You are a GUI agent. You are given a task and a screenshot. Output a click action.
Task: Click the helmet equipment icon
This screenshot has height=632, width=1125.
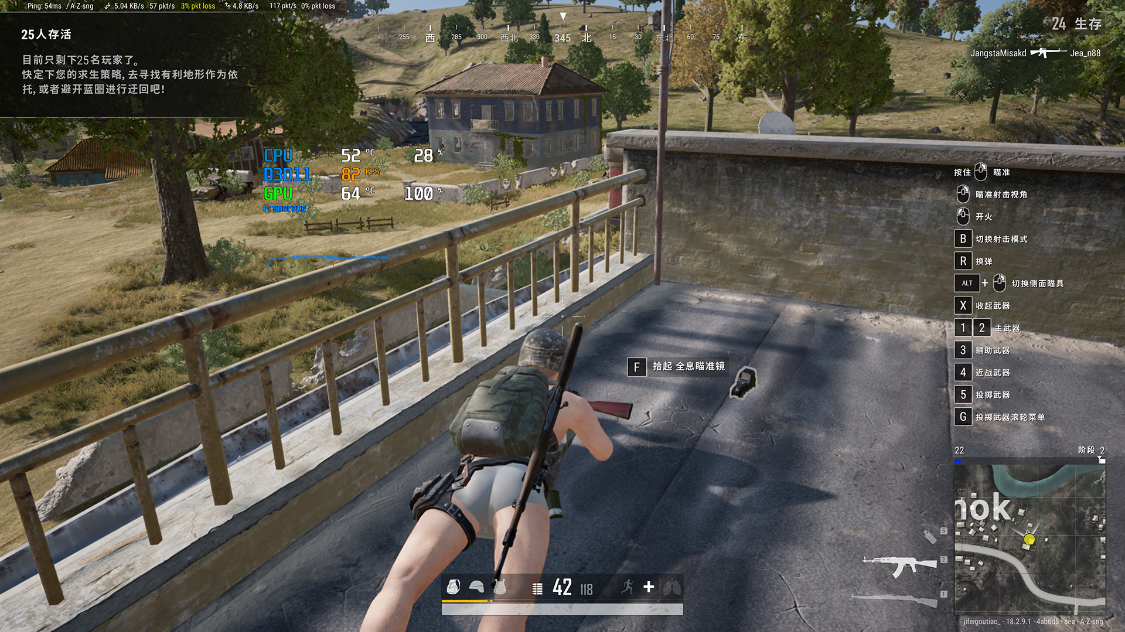coord(477,588)
